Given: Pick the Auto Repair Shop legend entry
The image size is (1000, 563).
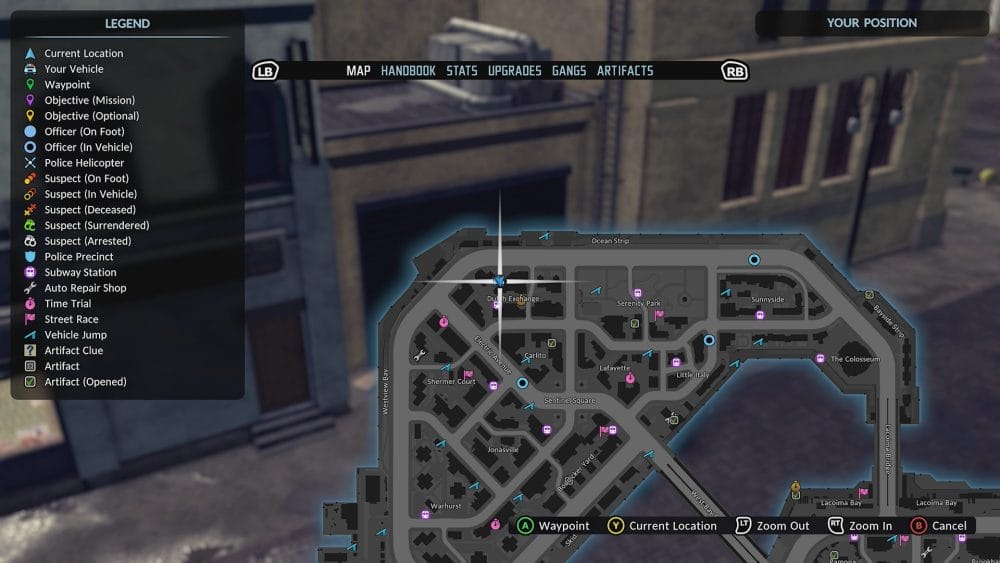Looking at the screenshot, I should [85, 288].
